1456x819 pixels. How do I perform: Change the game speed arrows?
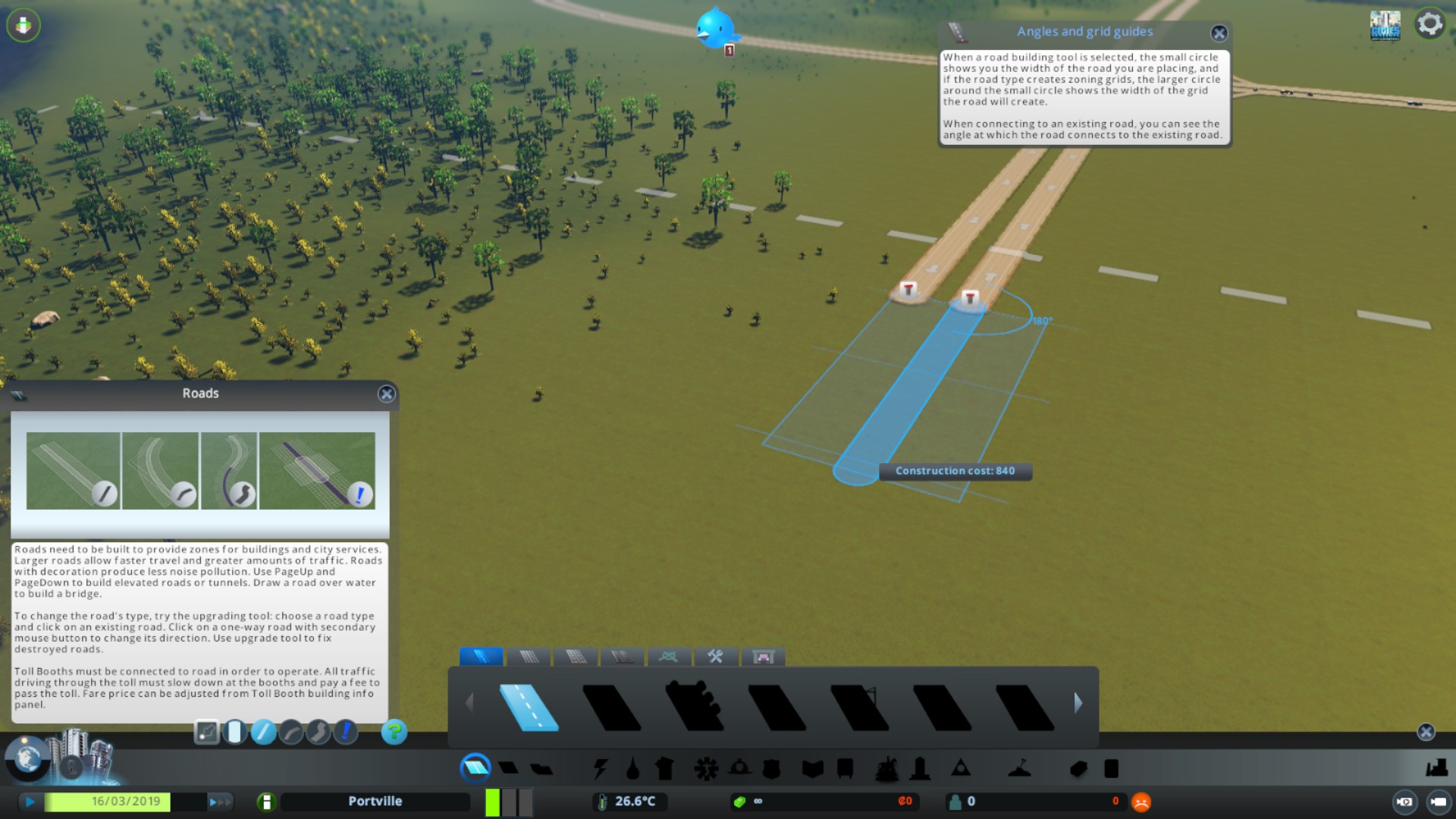coord(220,802)
